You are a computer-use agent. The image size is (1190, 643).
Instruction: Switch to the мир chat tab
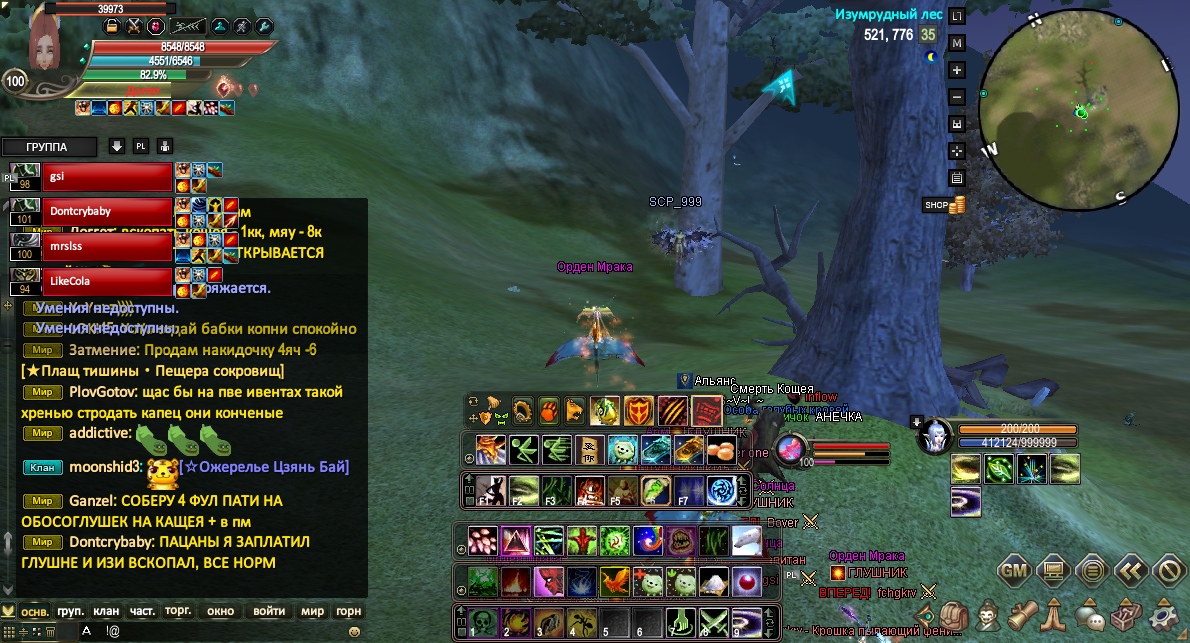point(312,611)
